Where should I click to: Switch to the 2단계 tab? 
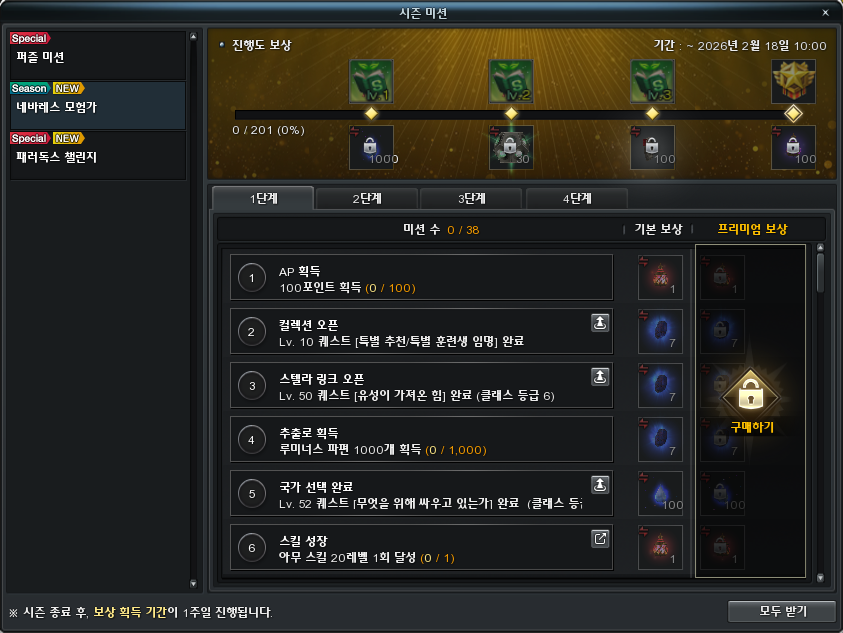tap(367, 198)
